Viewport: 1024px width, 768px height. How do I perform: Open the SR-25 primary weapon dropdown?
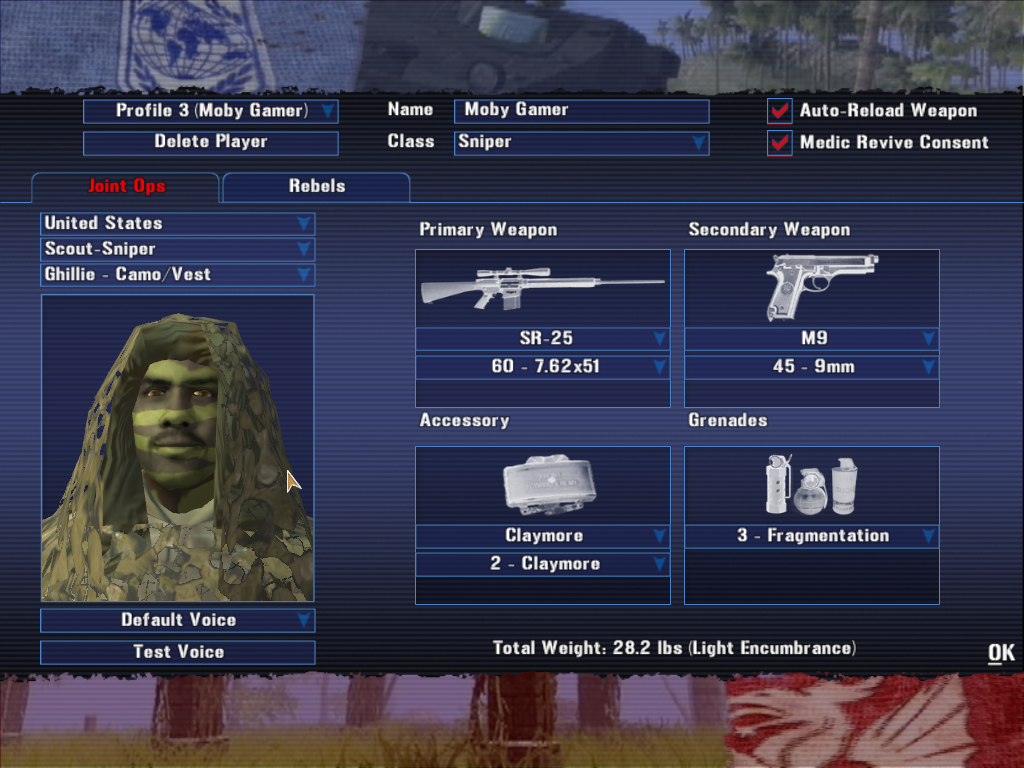point(543,339)
